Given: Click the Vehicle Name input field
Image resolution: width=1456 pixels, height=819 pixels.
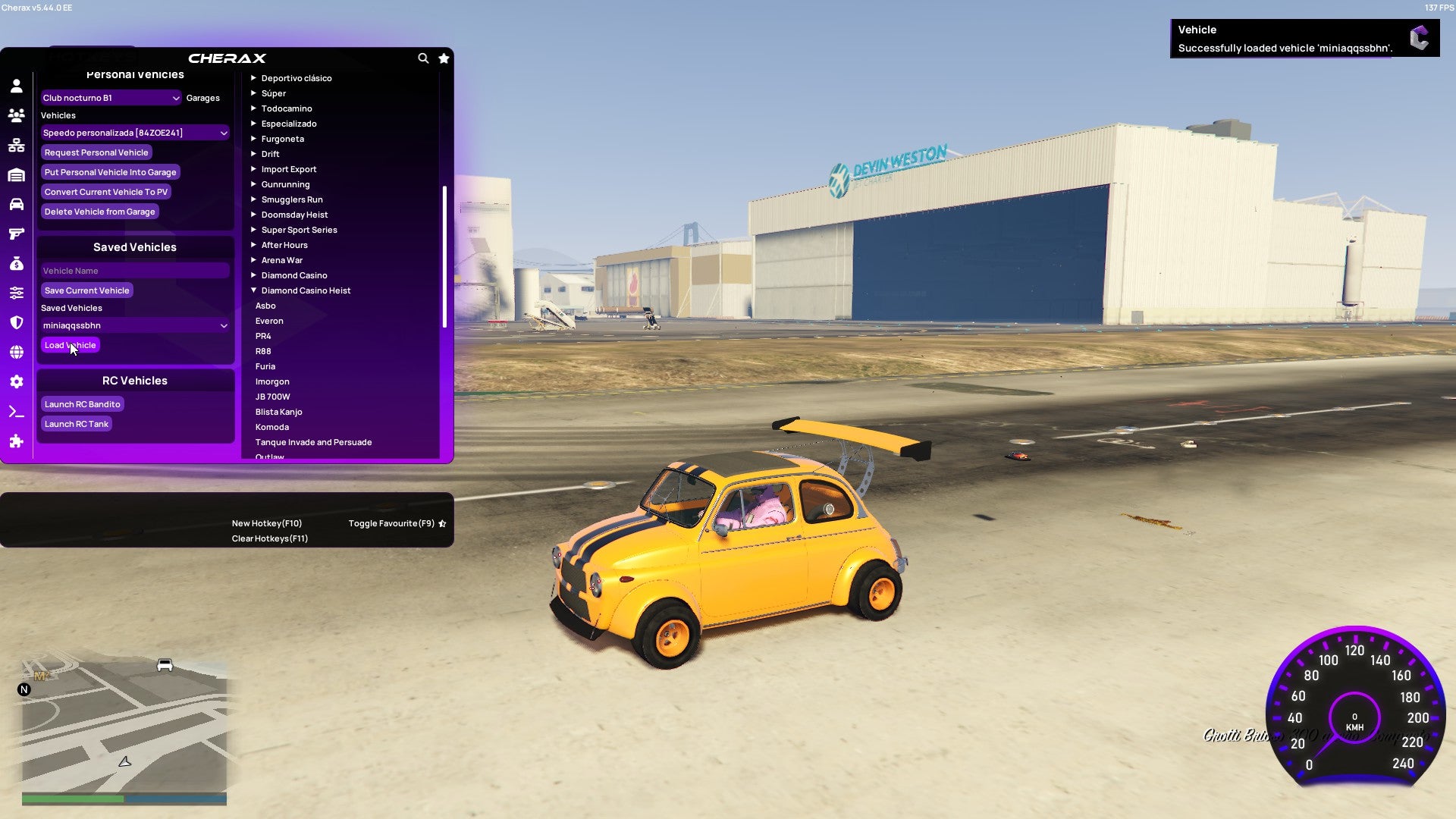Looking at the screenshot, I should (135, 271).
